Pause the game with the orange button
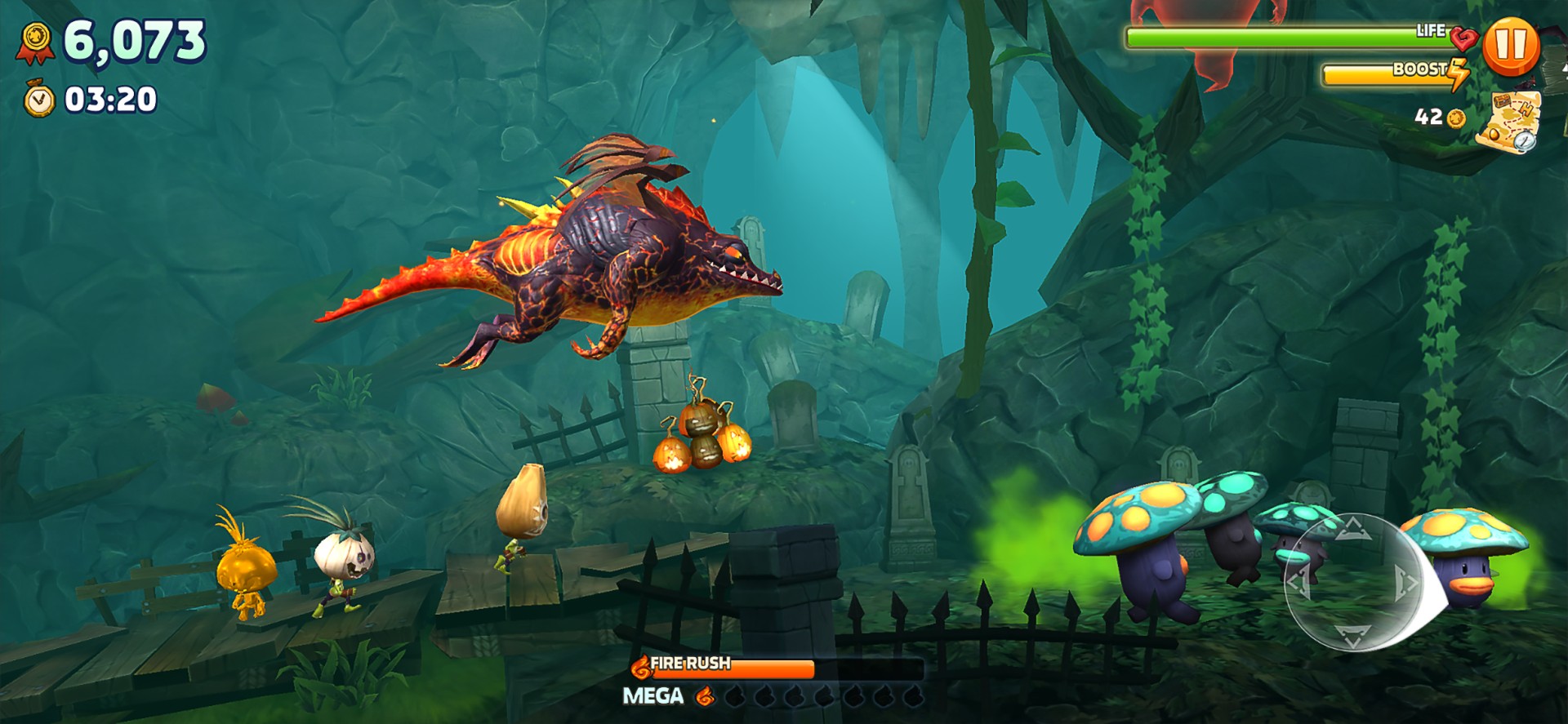The image size is (1568, 724). [x=1511, y=47]
